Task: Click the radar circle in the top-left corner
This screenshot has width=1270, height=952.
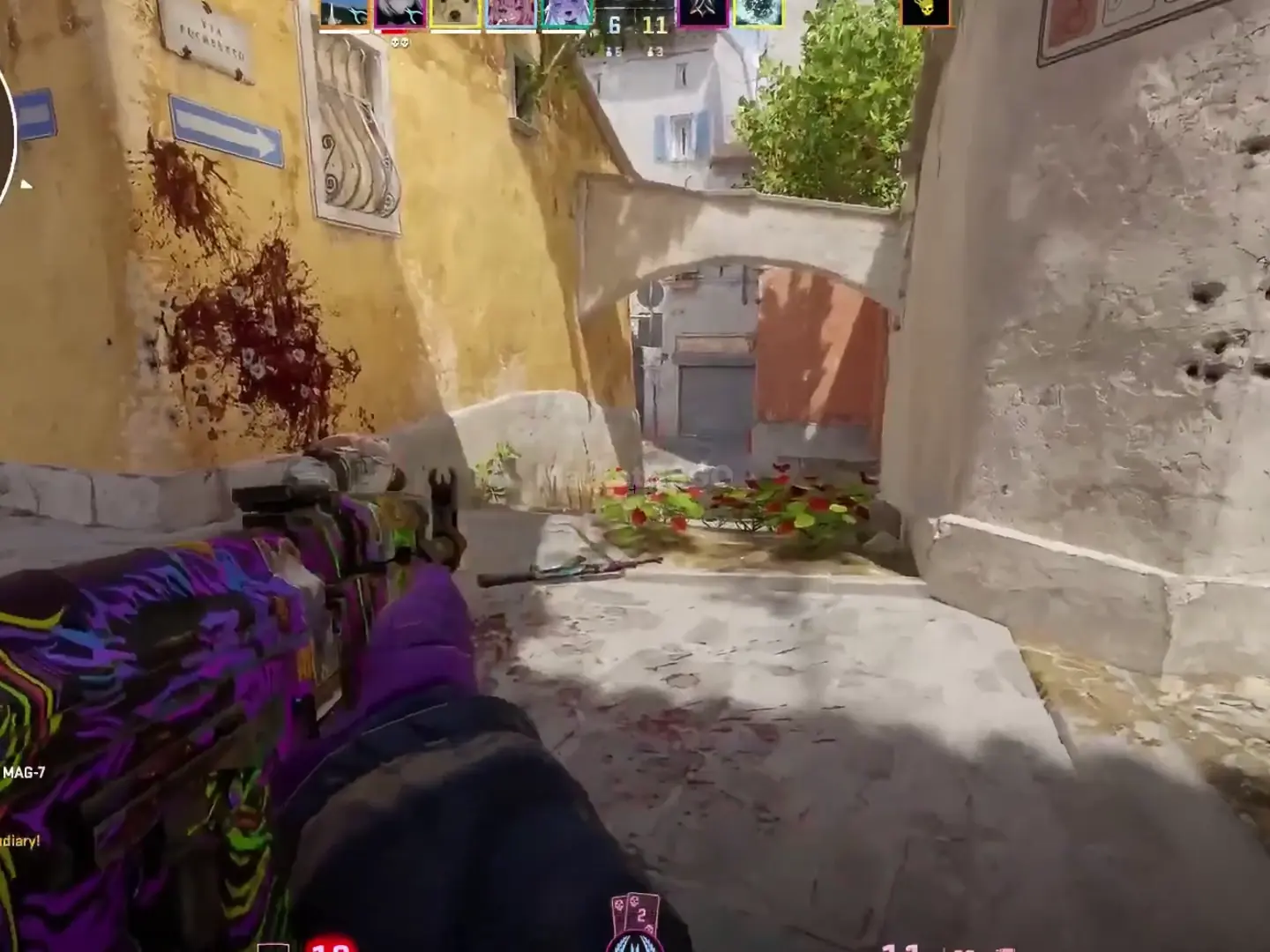Action: point(7,132)
